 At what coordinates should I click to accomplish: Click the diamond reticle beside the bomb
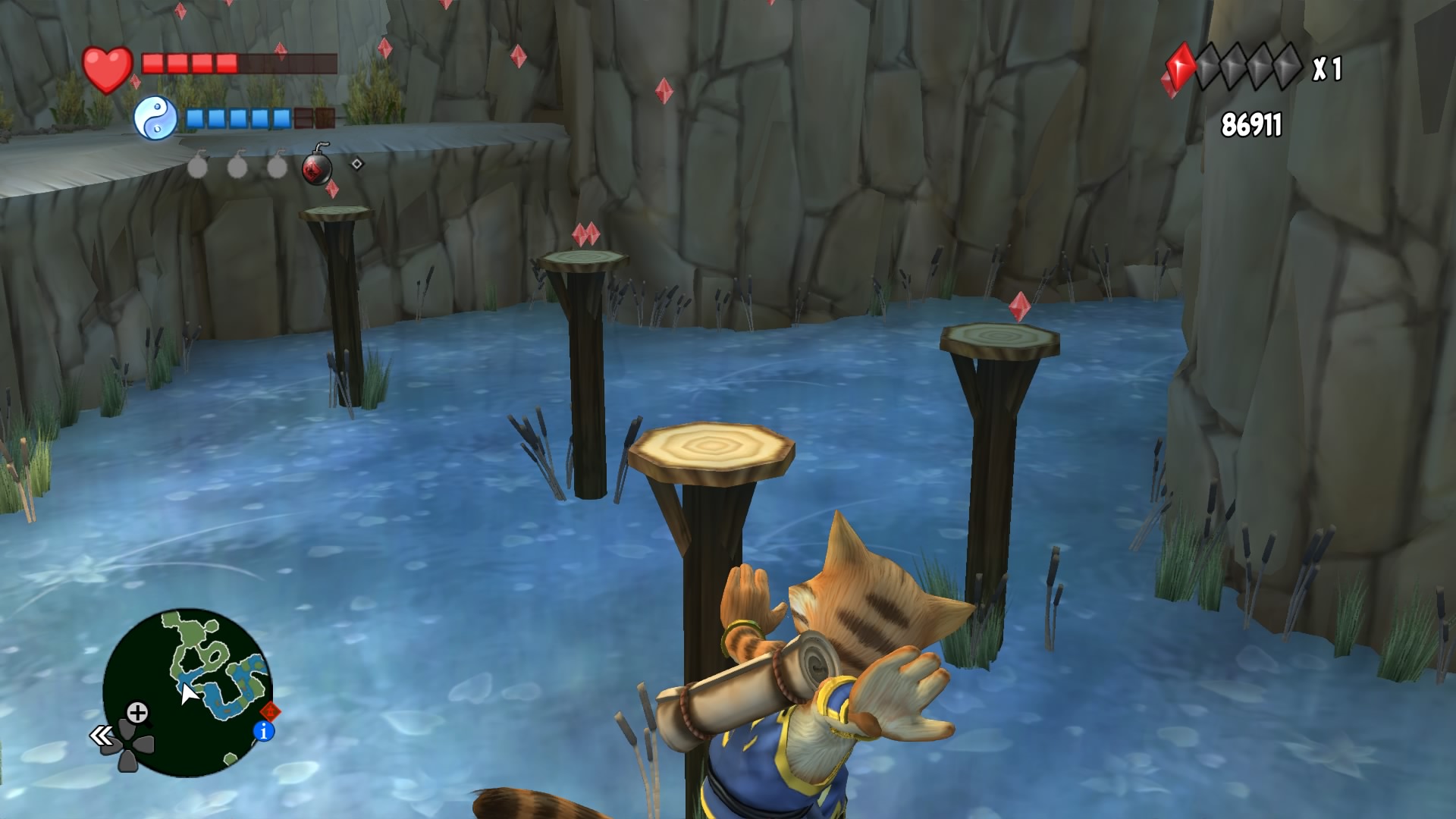(356, 163)
